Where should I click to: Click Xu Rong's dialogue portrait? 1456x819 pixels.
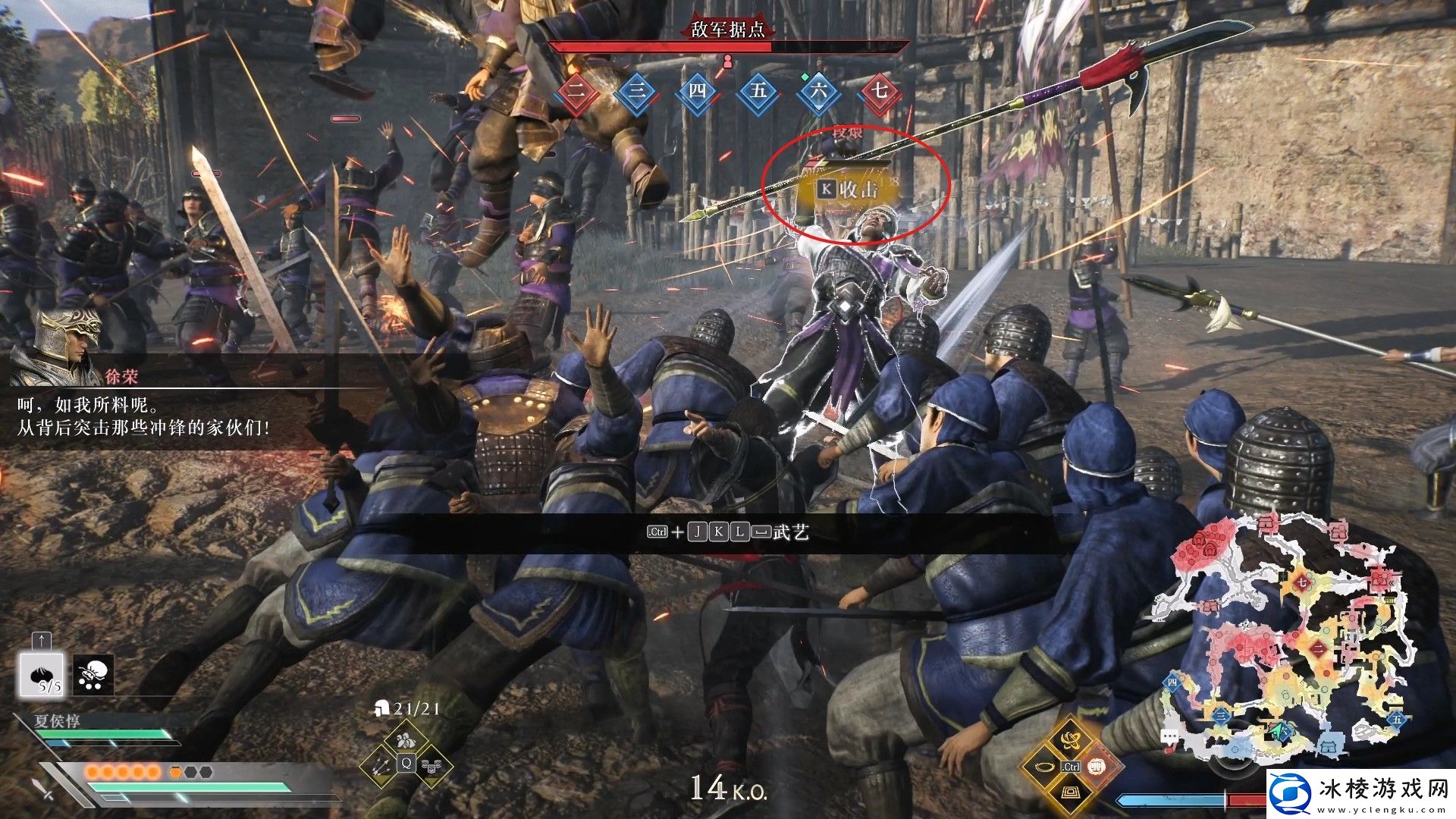pyautogui.click(x=67, y=346)
